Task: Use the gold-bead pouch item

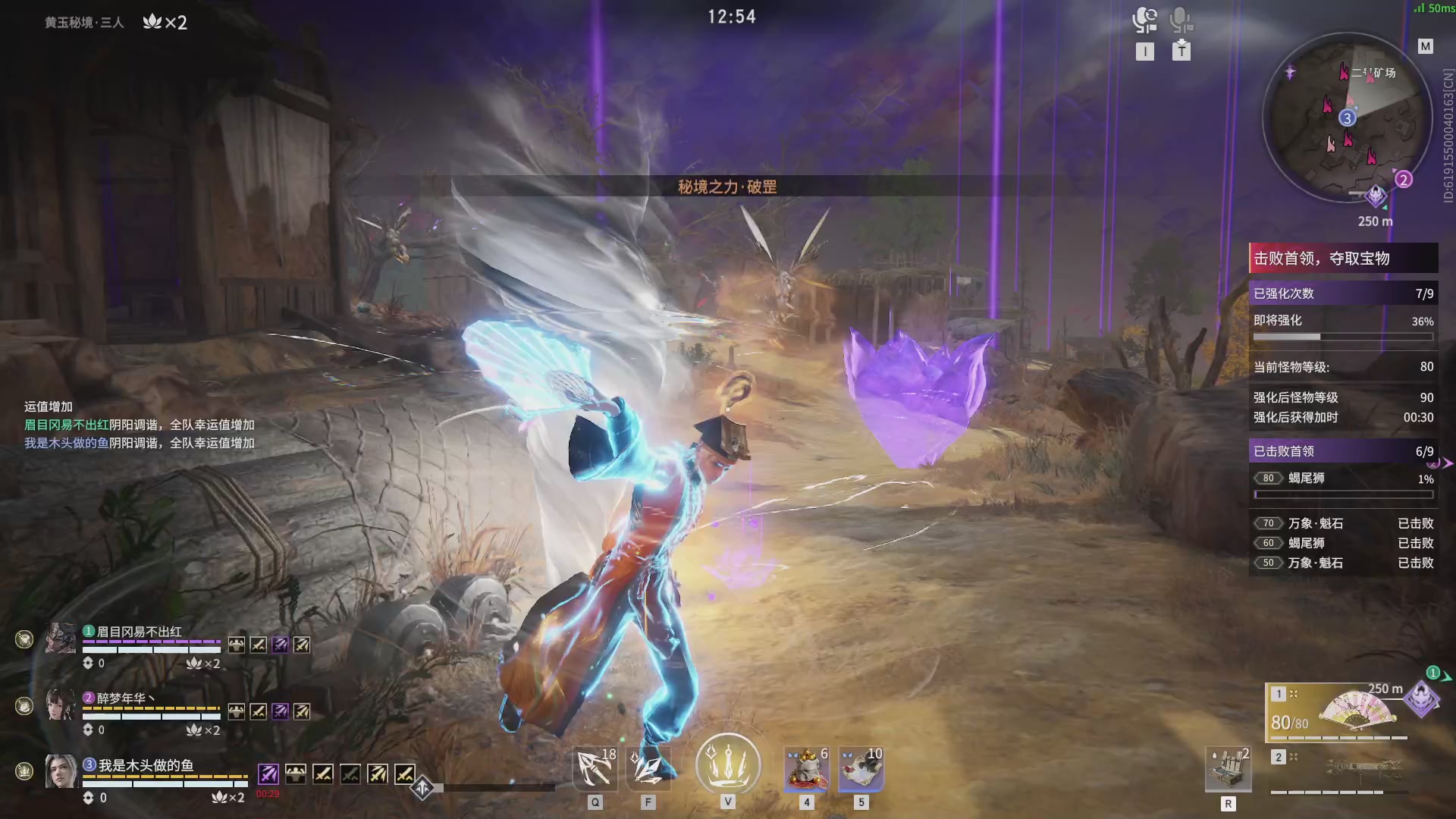Action: click(806, 768)
